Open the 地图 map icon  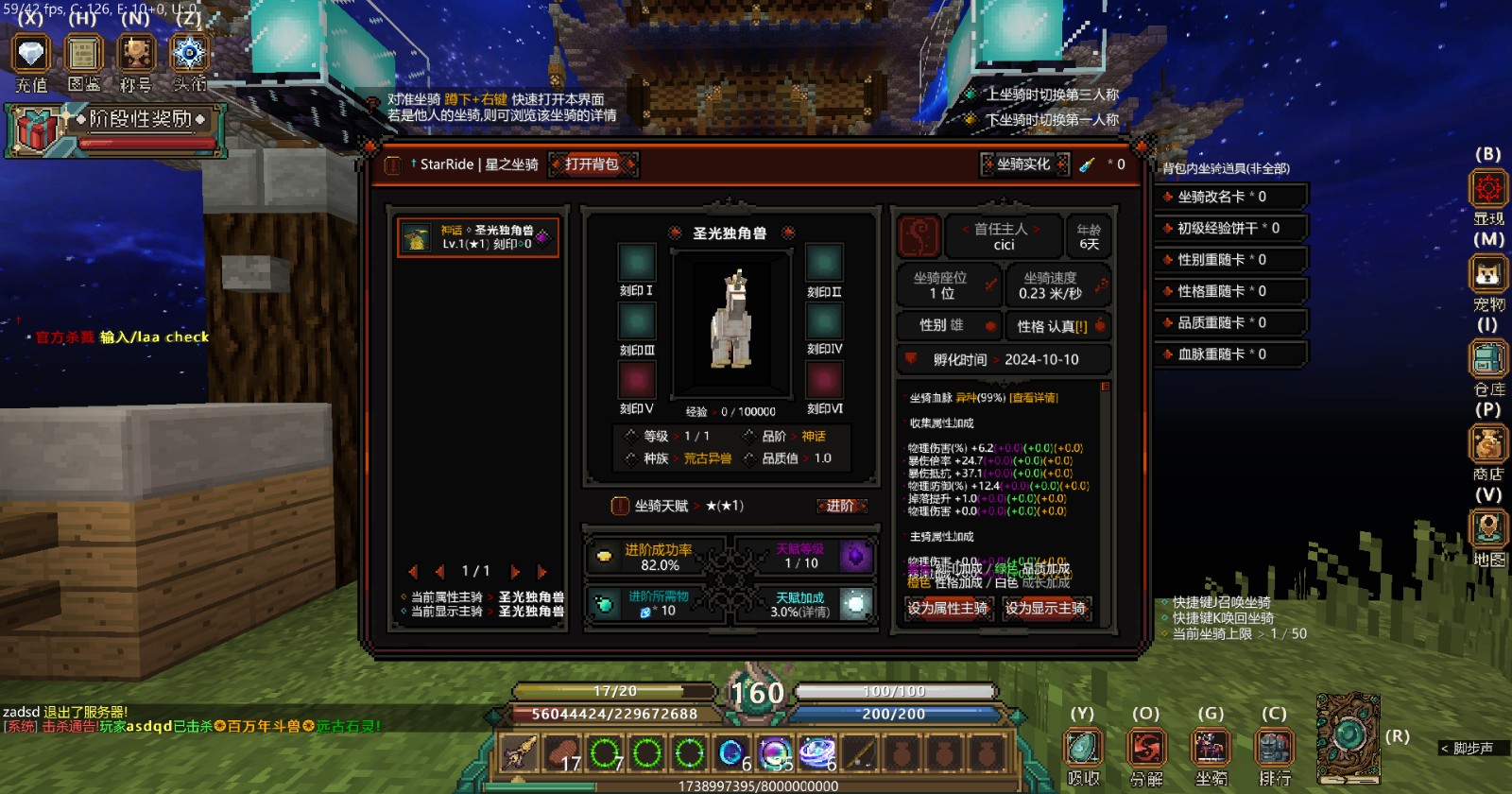[1487, 527]
